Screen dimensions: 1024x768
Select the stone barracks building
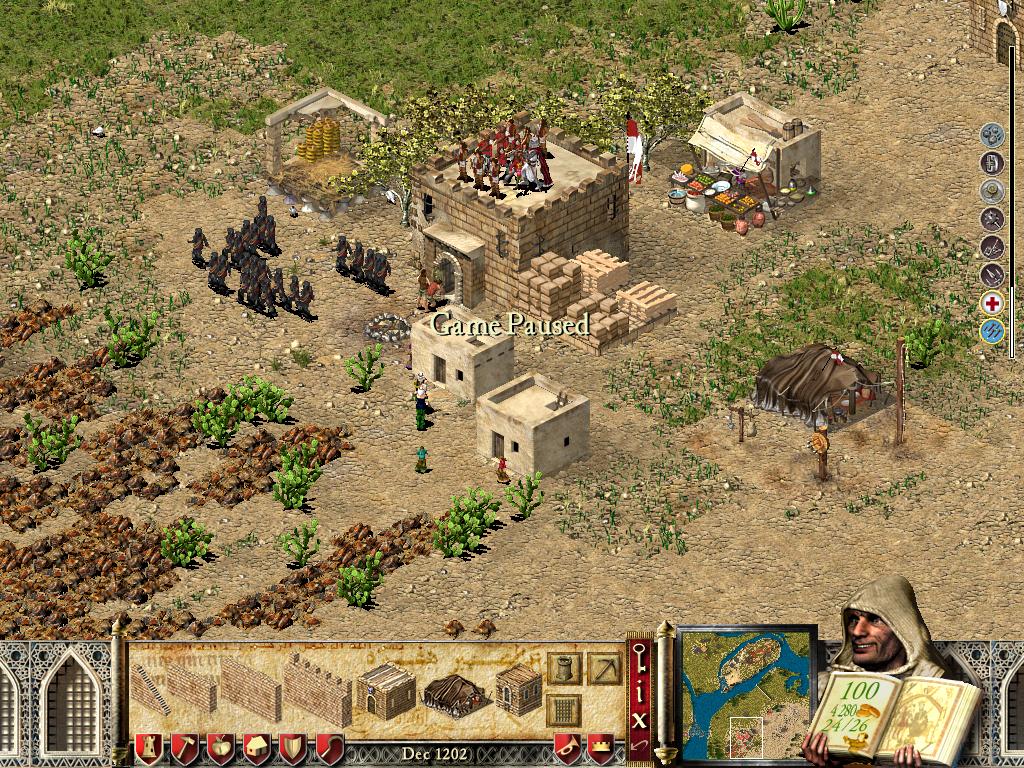385,690
